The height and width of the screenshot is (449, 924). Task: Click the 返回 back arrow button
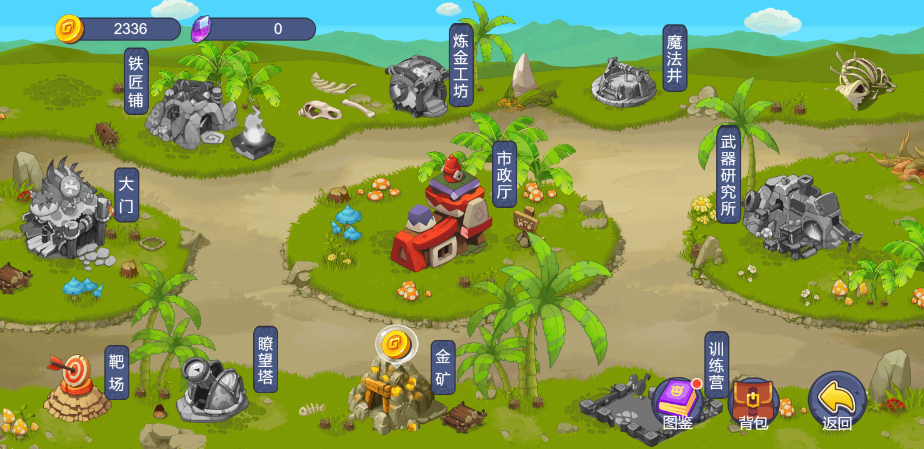(x=836, y=400)
